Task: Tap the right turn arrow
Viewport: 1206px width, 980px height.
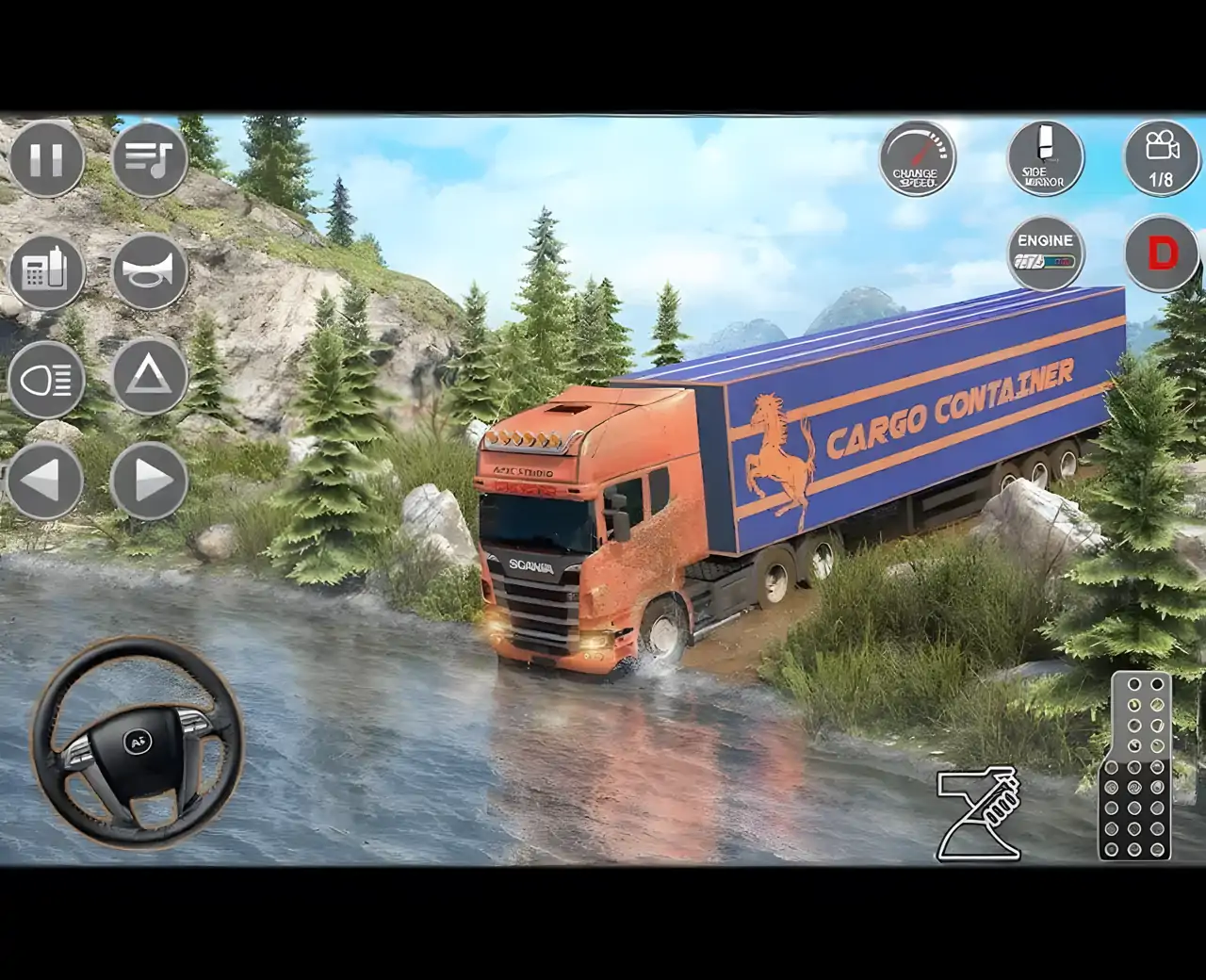Action: click(x=149, y=481)
